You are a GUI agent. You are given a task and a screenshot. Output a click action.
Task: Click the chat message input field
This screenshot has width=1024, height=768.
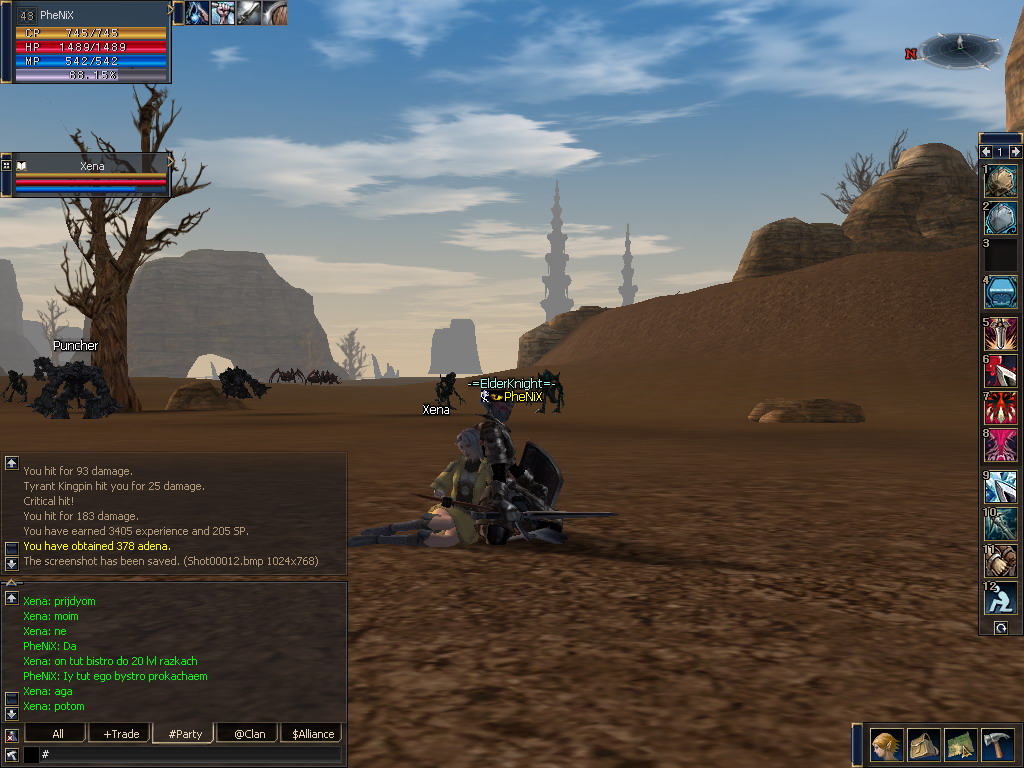point(190,754)
